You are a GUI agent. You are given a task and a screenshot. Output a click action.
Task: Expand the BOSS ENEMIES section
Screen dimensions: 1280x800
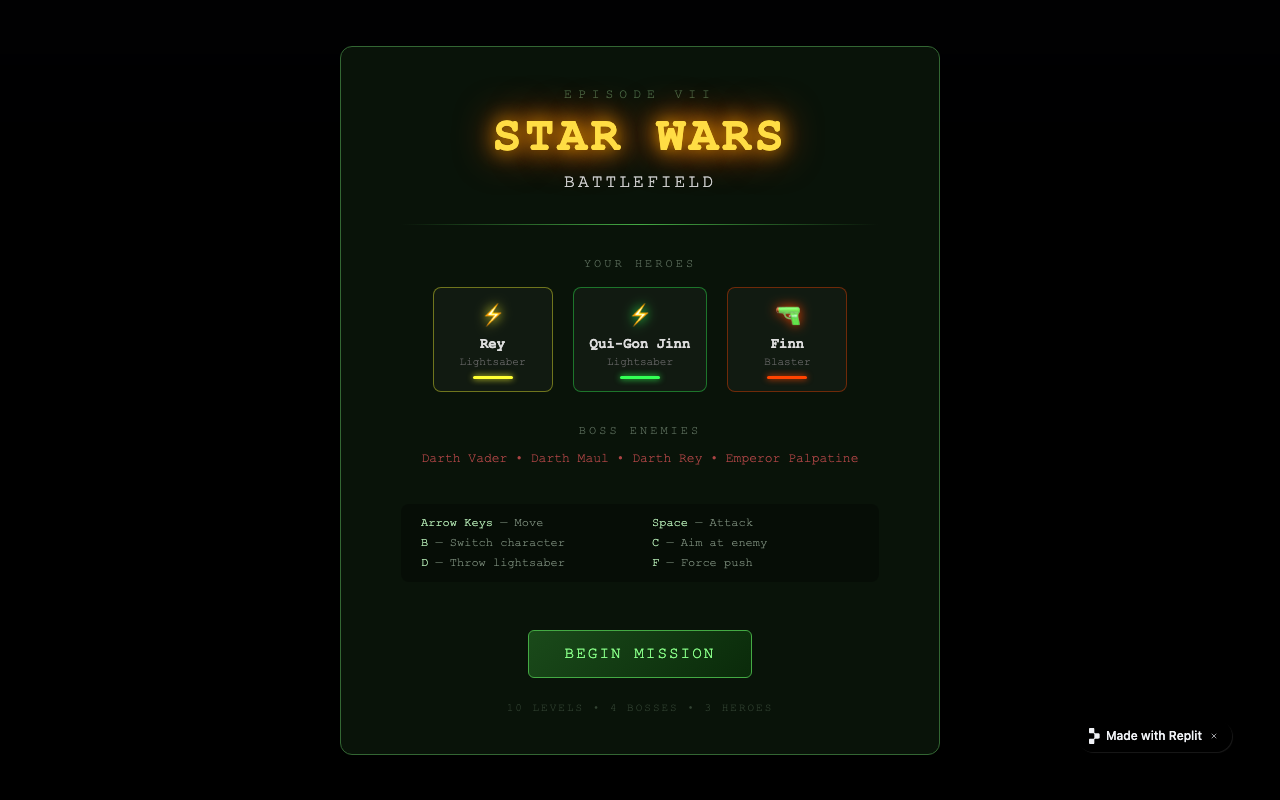[640, 430]
